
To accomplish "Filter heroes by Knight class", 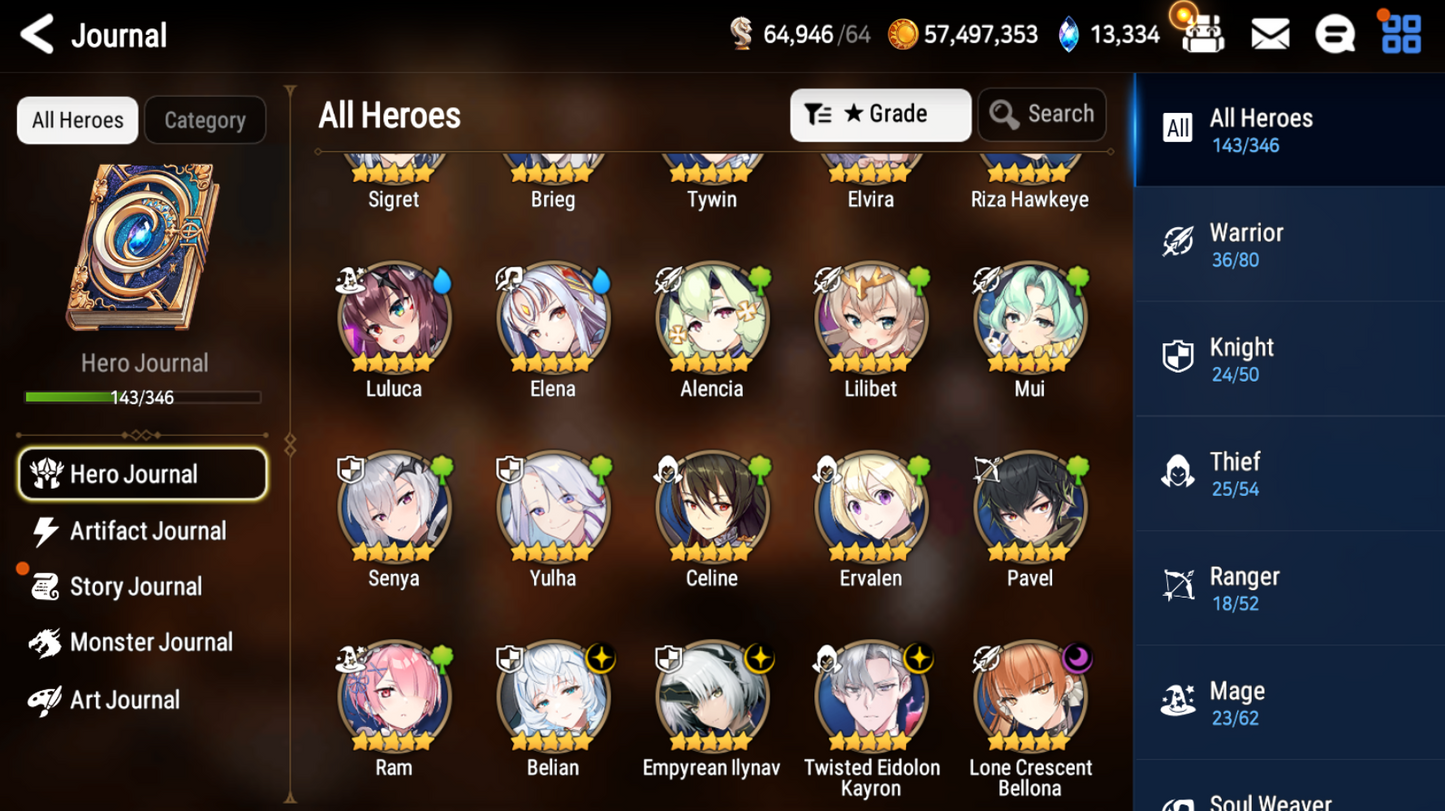I will 1289,360.
